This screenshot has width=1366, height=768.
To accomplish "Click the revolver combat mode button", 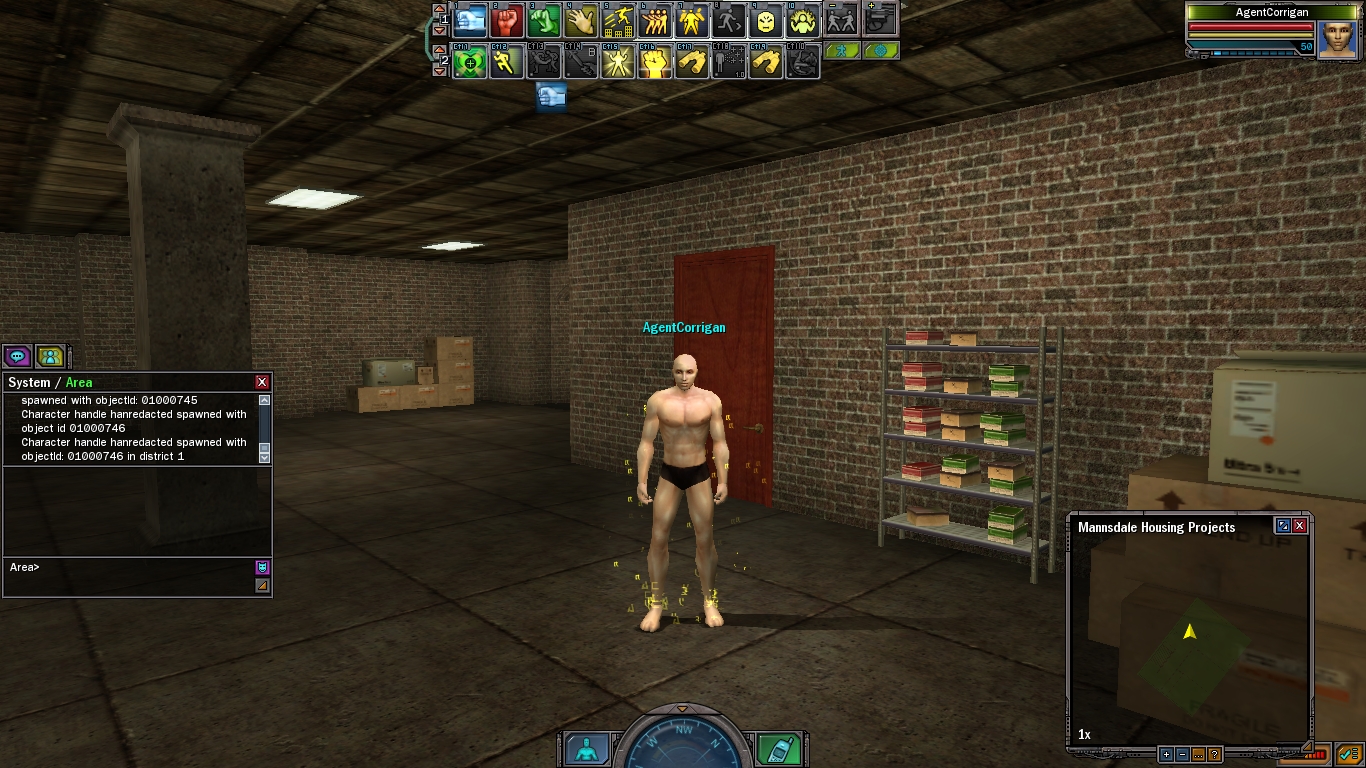I will point(880,20).
